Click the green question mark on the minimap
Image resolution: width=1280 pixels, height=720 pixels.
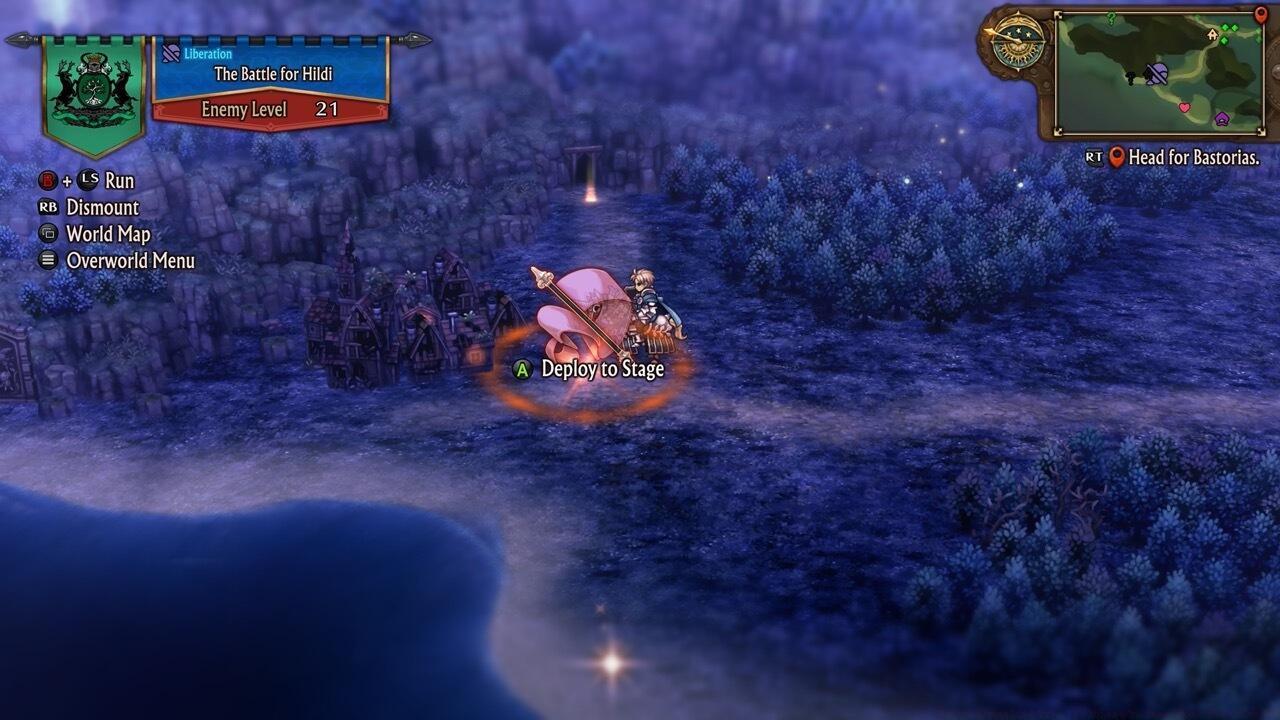1111,17
